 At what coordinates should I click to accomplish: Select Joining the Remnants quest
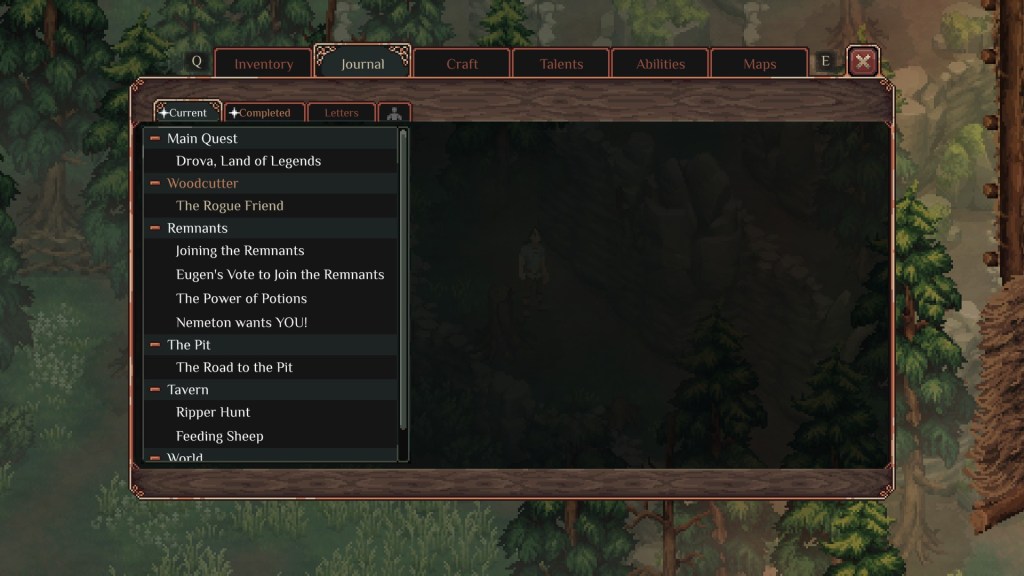tap(240, 251)
